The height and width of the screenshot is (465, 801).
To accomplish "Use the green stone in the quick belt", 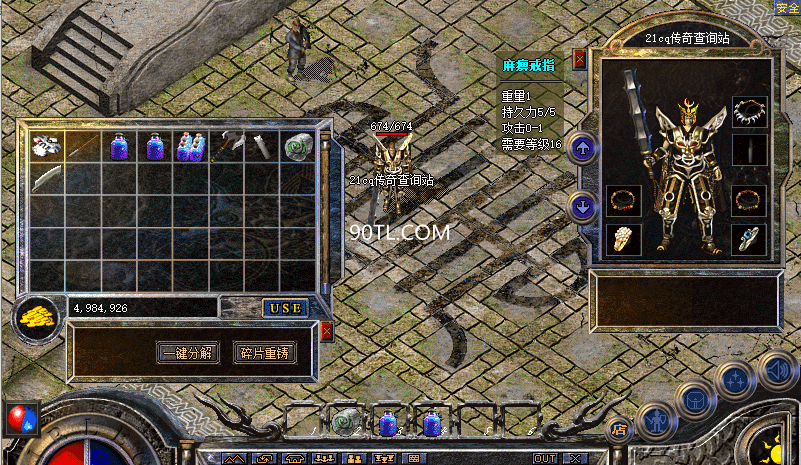I will click(x=346, y=422).
